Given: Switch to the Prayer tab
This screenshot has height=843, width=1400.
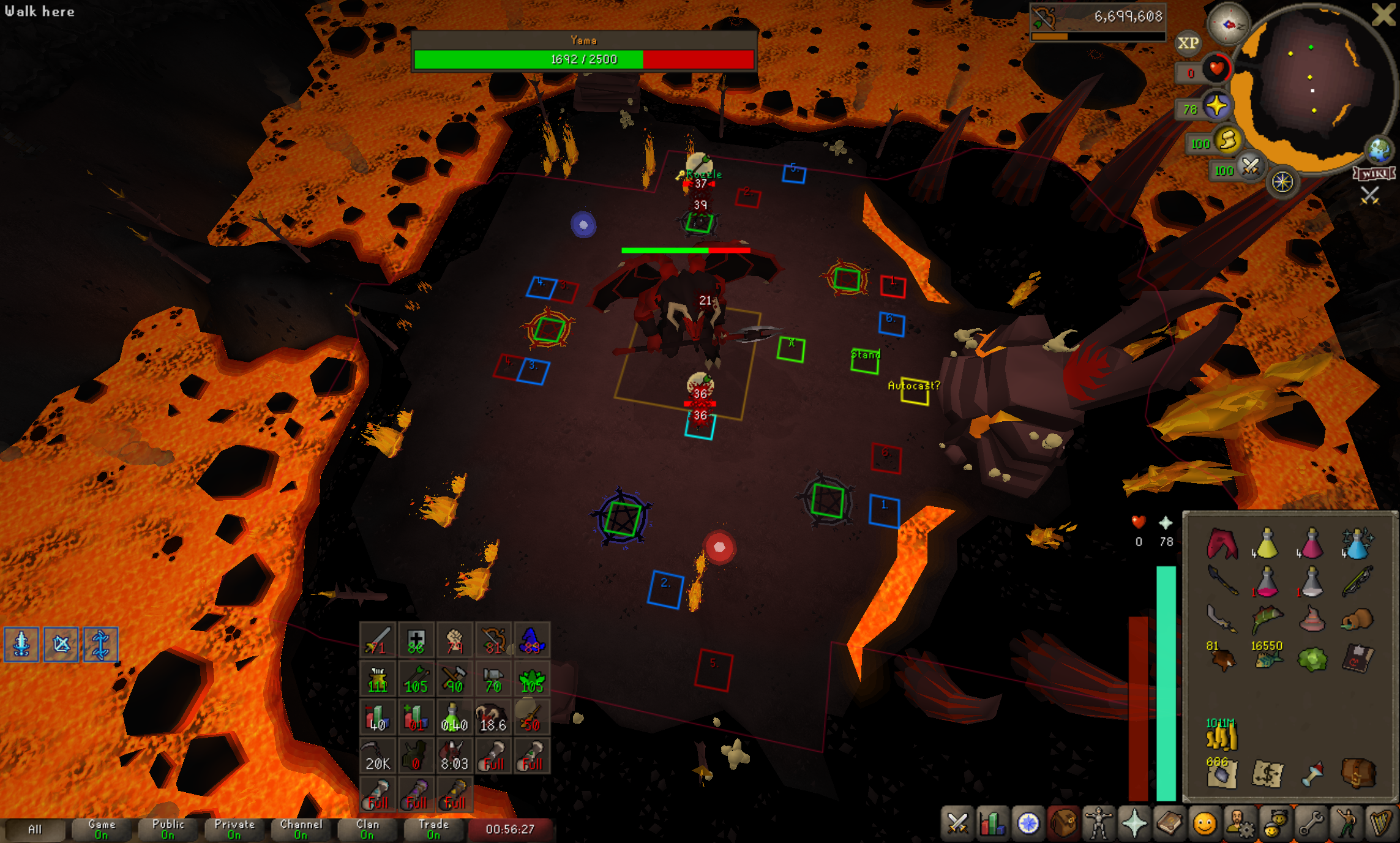Looking at the screenshot, I should pyautogui.click(x=1134, y=823).
